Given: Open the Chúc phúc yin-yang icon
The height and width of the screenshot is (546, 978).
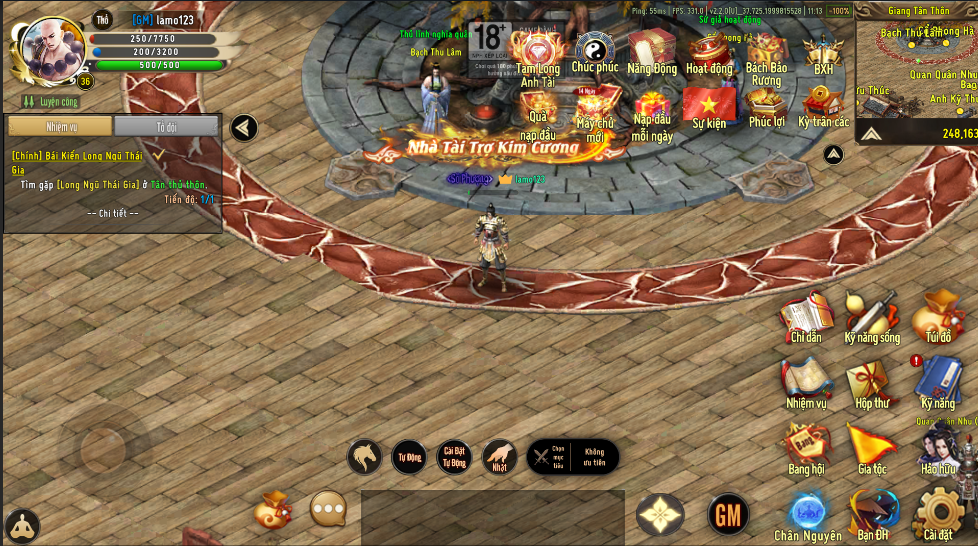Looking at the screenshot, I should pos(594,50).
